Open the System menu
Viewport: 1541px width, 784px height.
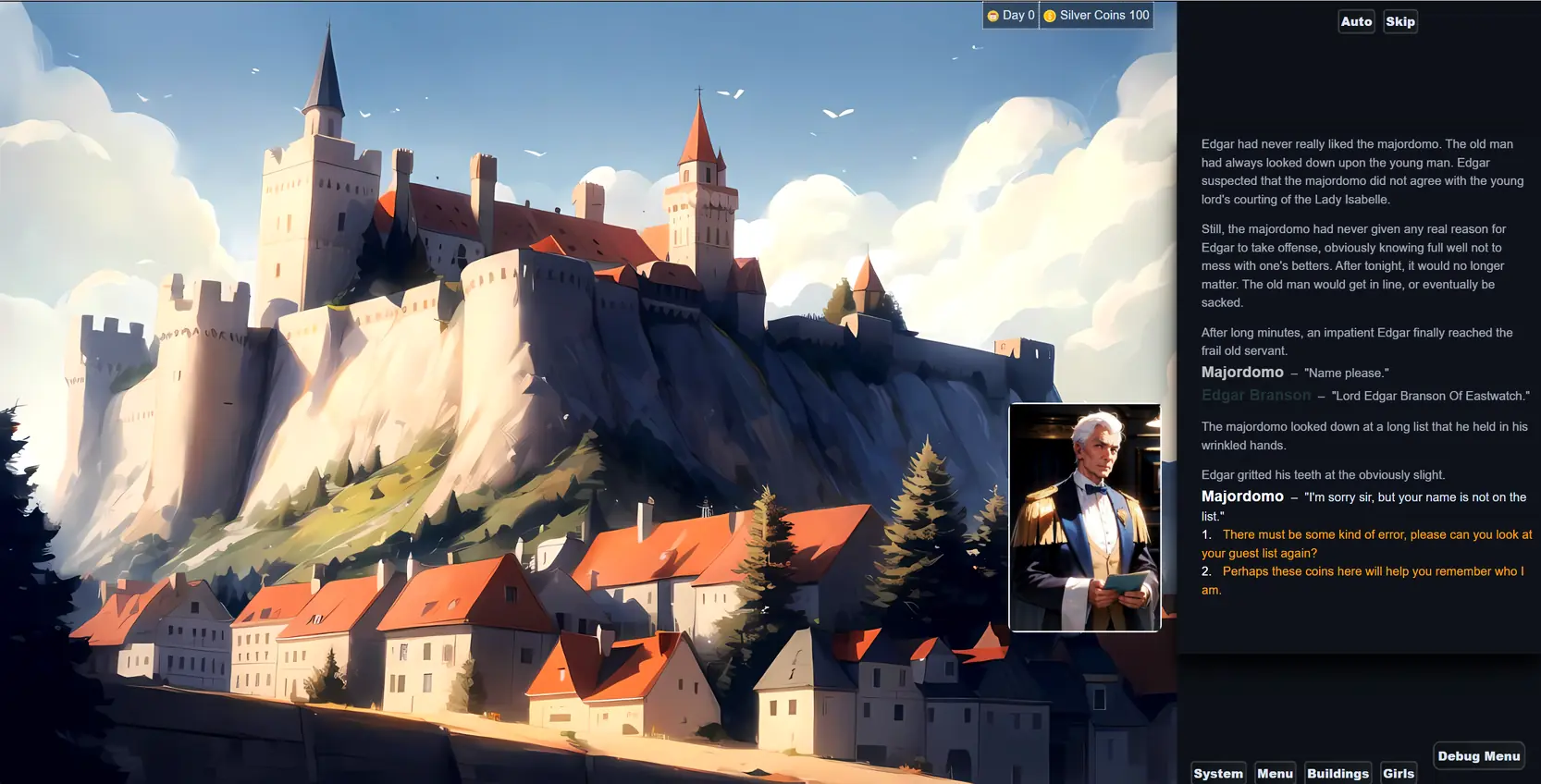click(x=1217, y=773)
